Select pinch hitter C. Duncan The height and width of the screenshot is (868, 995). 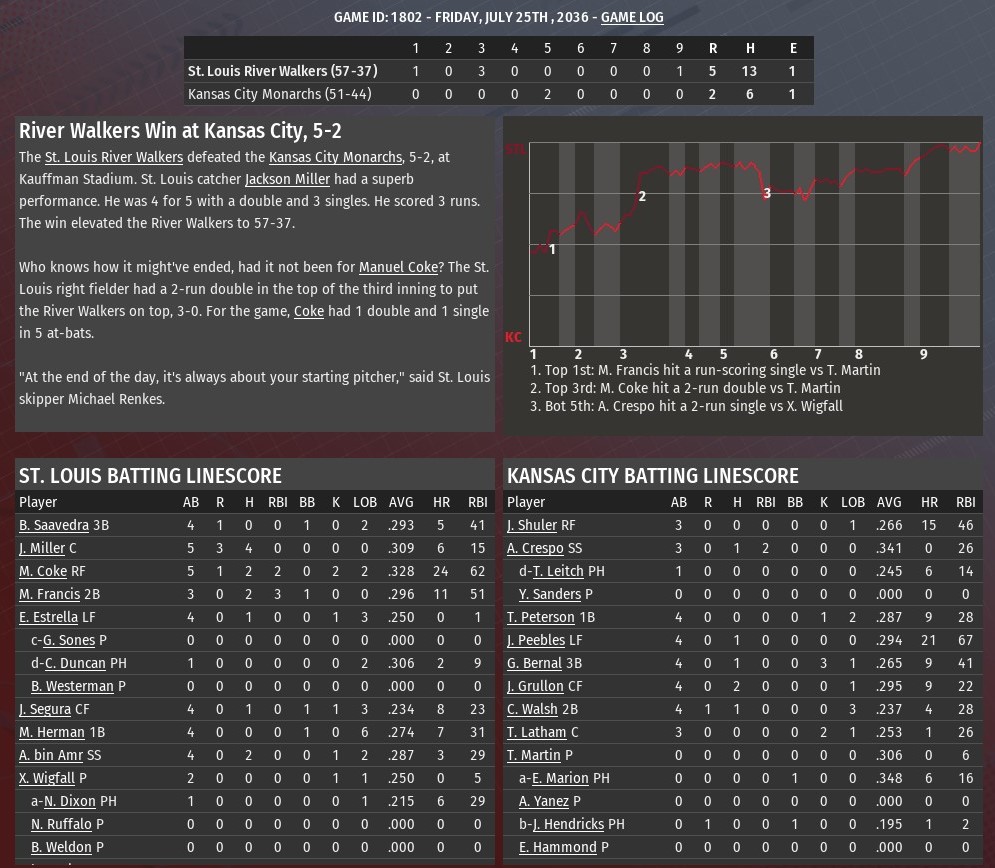point(75,663)
